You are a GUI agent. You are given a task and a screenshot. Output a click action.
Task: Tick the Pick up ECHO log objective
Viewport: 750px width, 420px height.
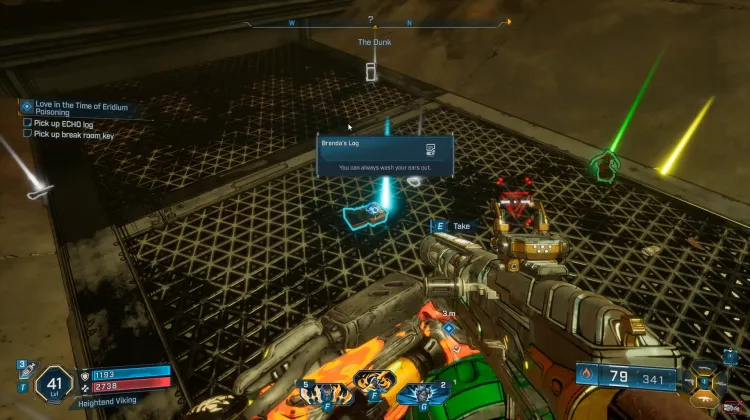tap(28, 124)
